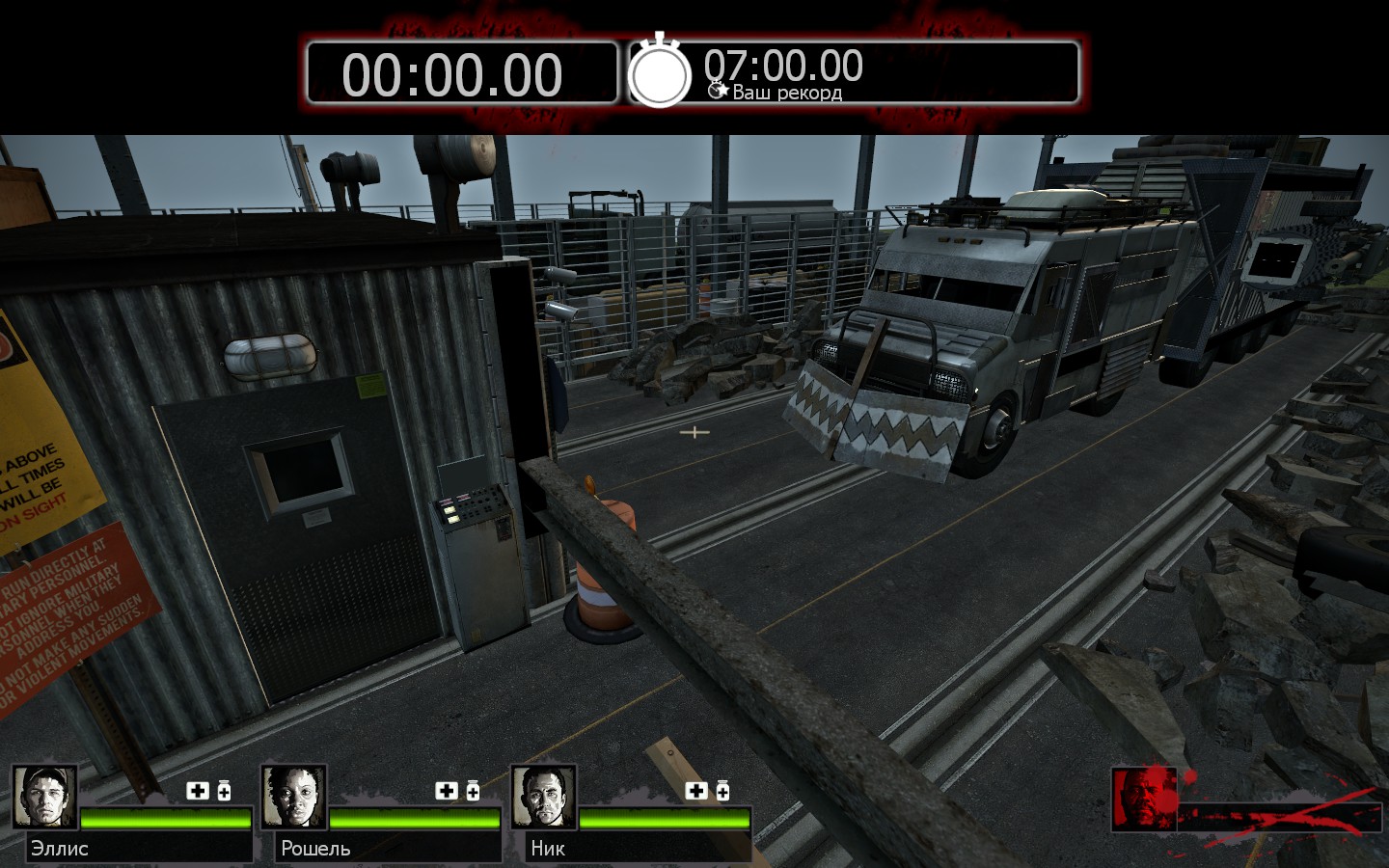Click Rochelle's first aid kit icon
This screenshot has width=1389, height=868.
coord(447,791)
